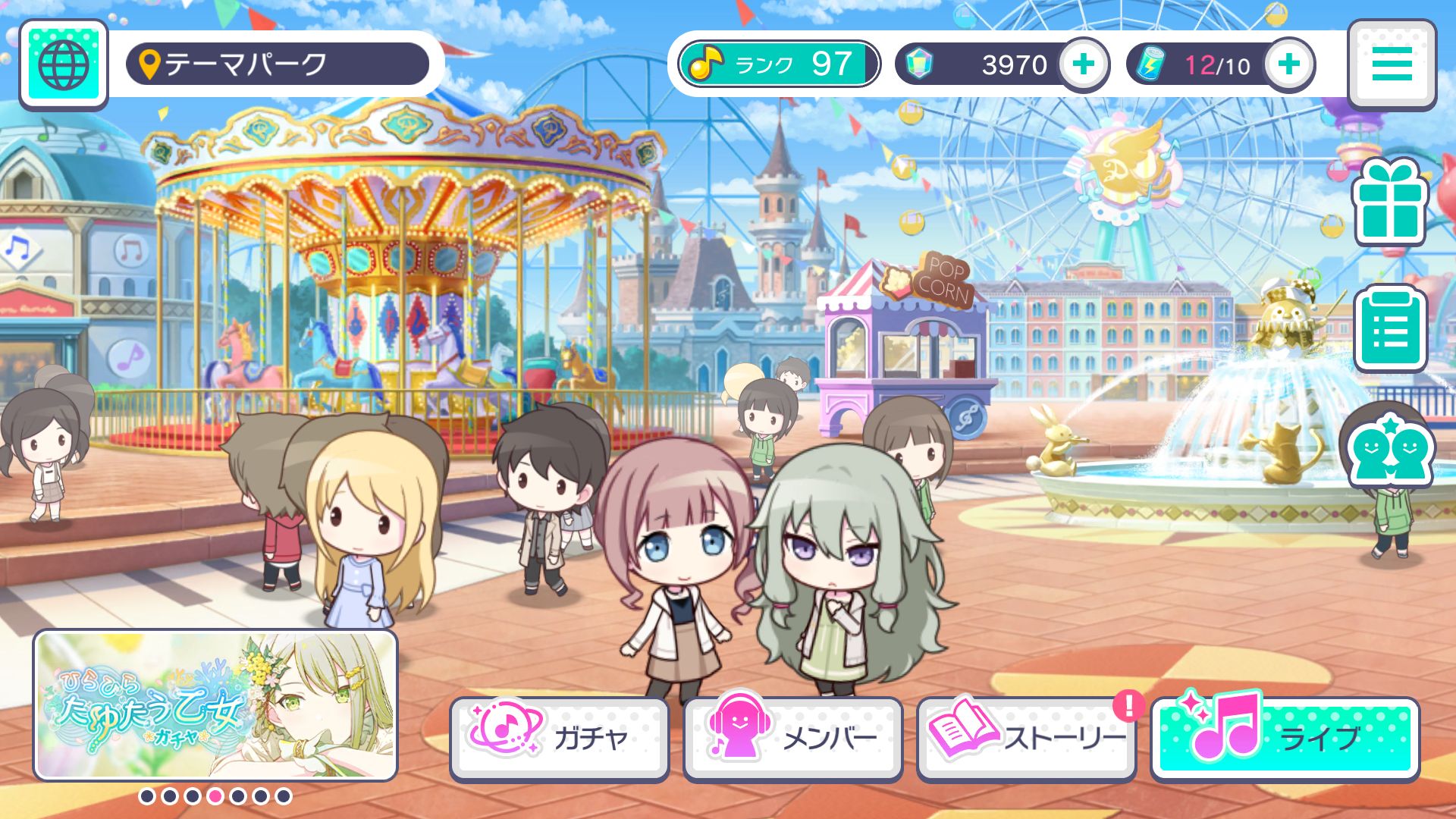Open the player ランク 97 badge
This screenshot has width=1456, height=819.
pos(779,64)
